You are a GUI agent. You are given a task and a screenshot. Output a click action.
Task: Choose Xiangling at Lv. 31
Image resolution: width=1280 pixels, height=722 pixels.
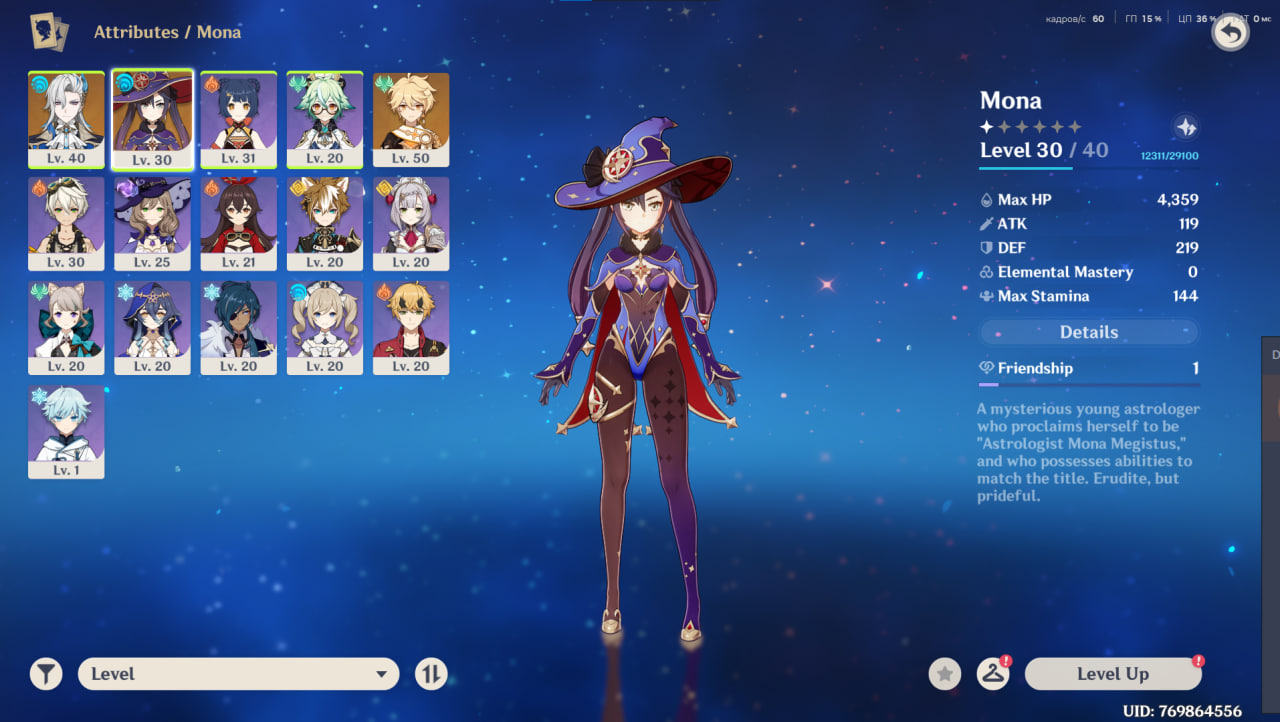(238, 118)
